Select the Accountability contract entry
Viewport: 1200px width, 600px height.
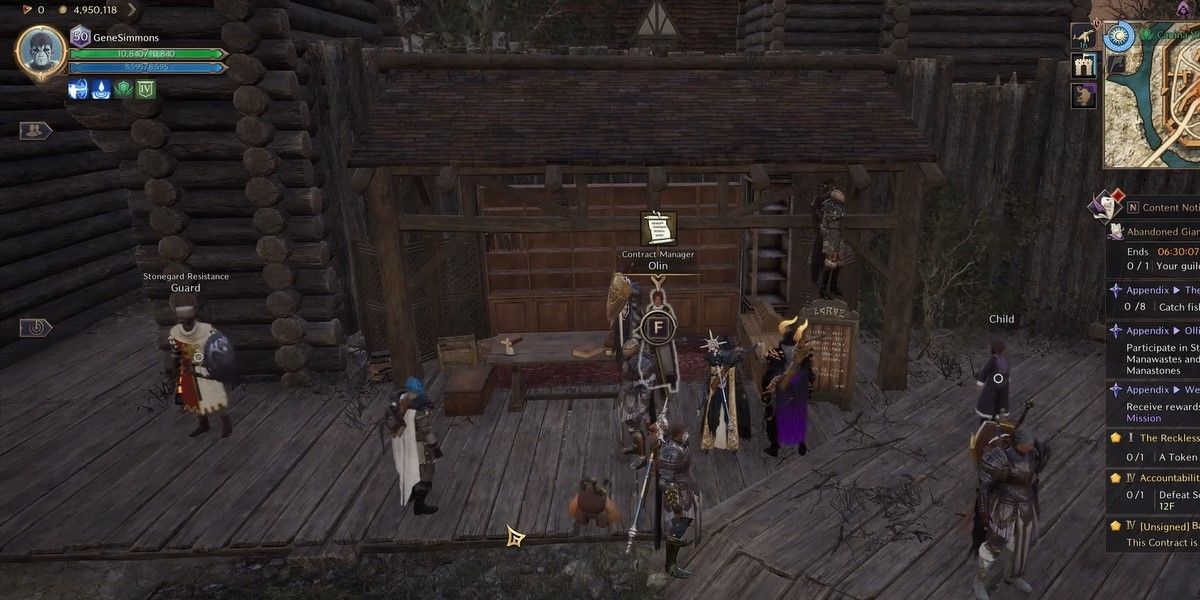tap(1160, 478)
